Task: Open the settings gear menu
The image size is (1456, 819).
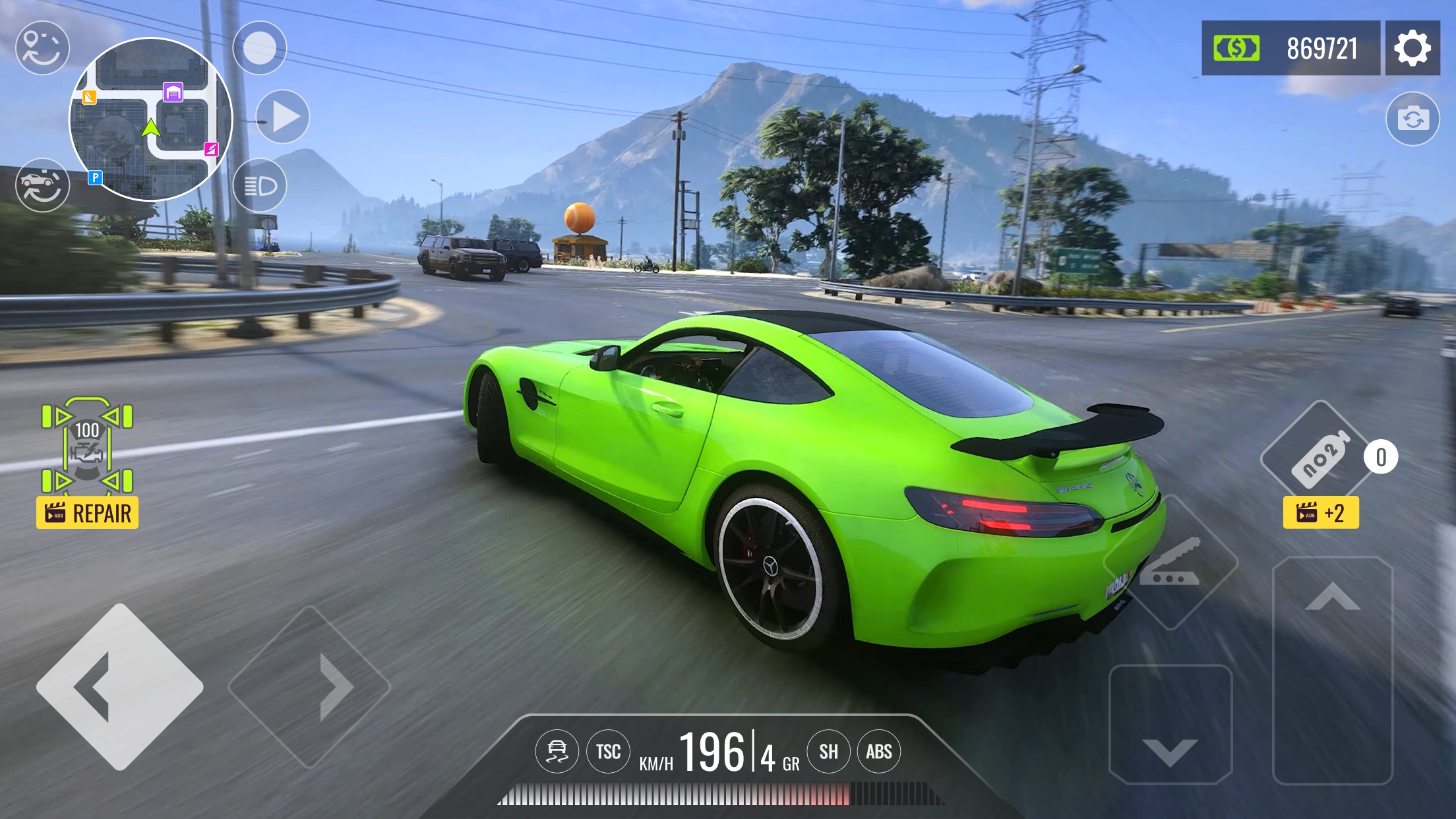Action: [1412, 48]
